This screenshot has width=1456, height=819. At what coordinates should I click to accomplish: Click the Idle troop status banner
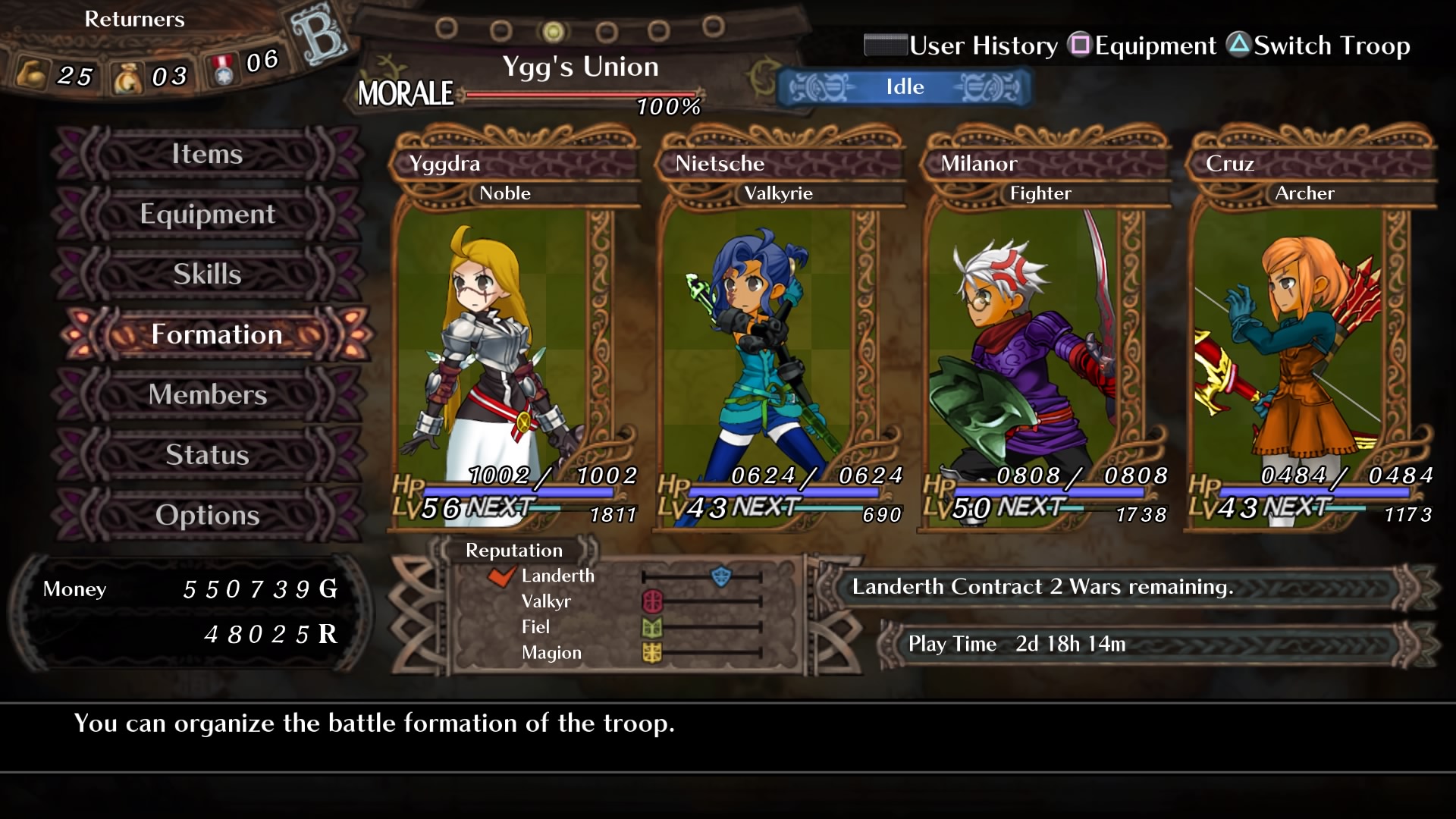(905, 87)
